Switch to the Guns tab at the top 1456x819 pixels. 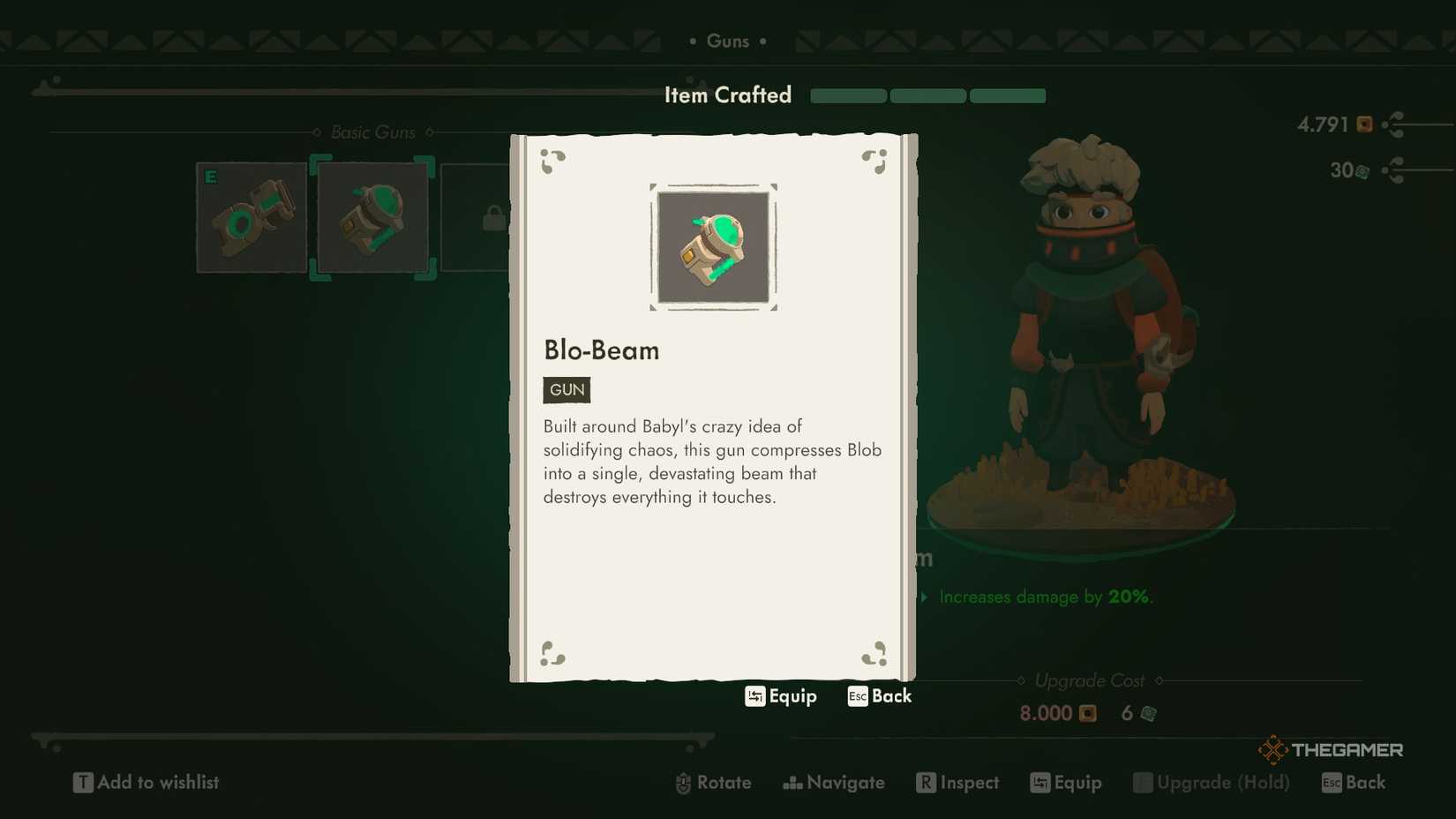coord(728,41)
